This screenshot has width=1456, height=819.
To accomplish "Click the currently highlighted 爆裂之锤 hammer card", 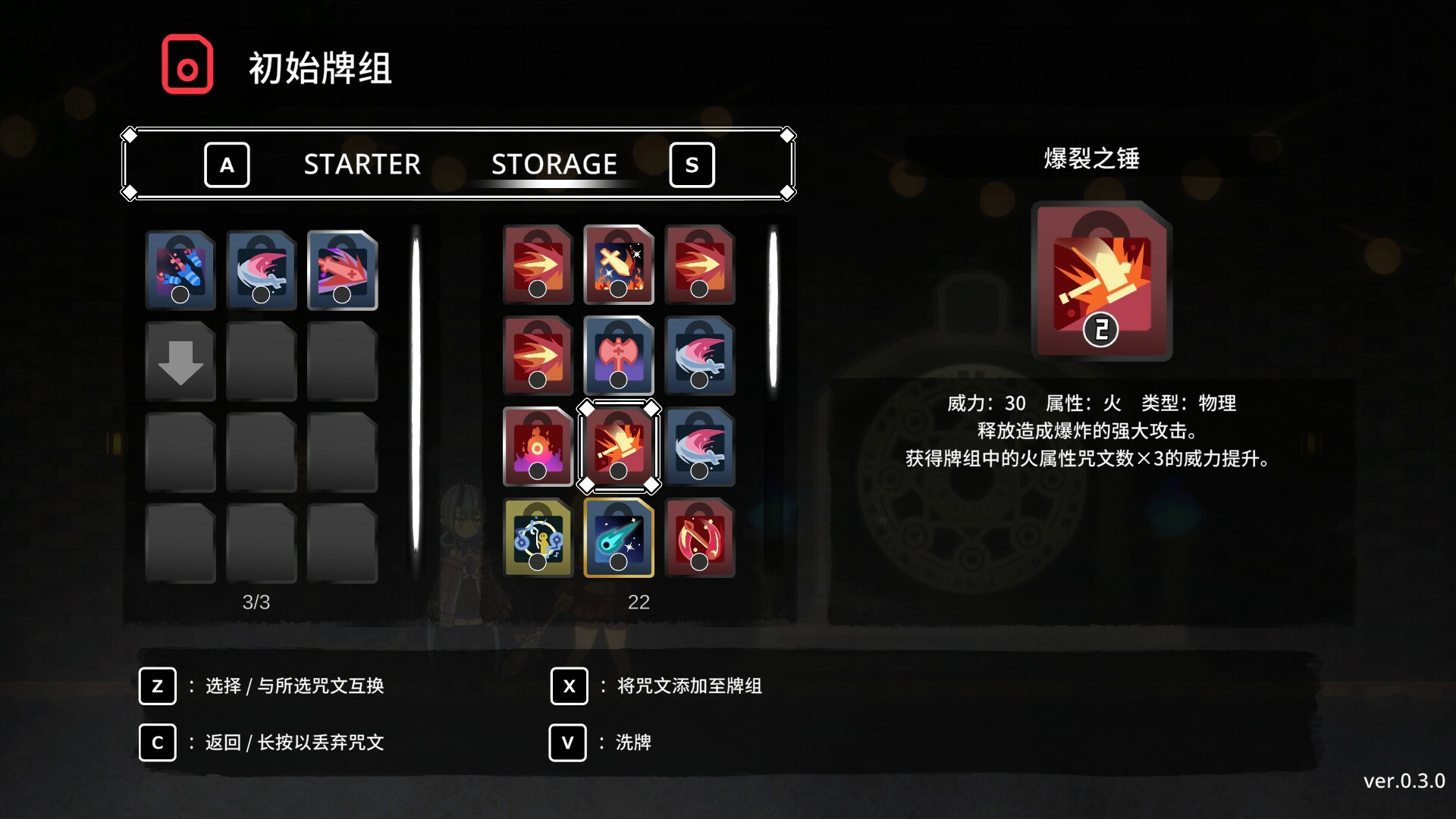I will pyautogui.click(x=619, y=447).
